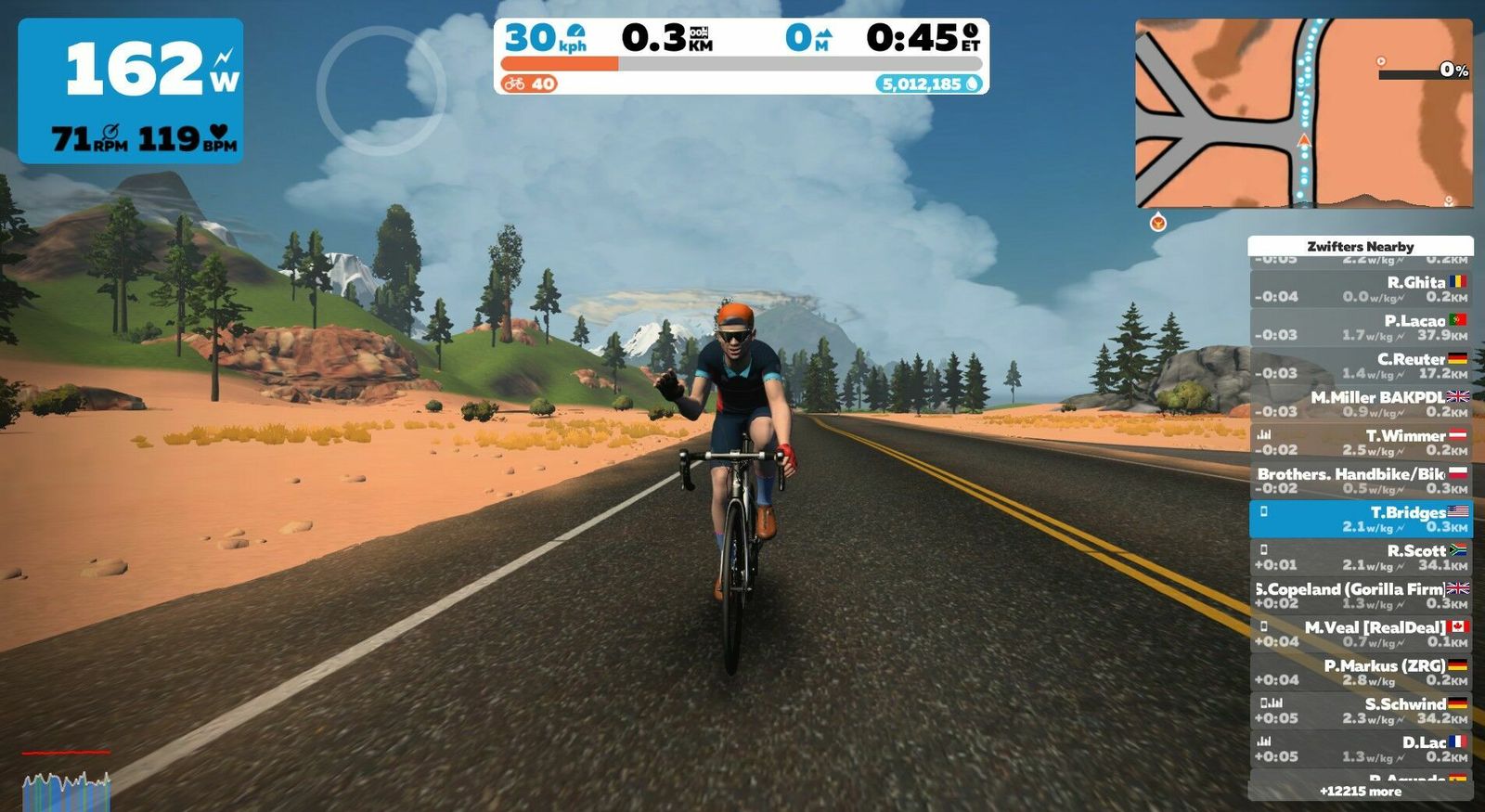Choose P.Lacao from Zwifters Nearby

(1361, 328)
